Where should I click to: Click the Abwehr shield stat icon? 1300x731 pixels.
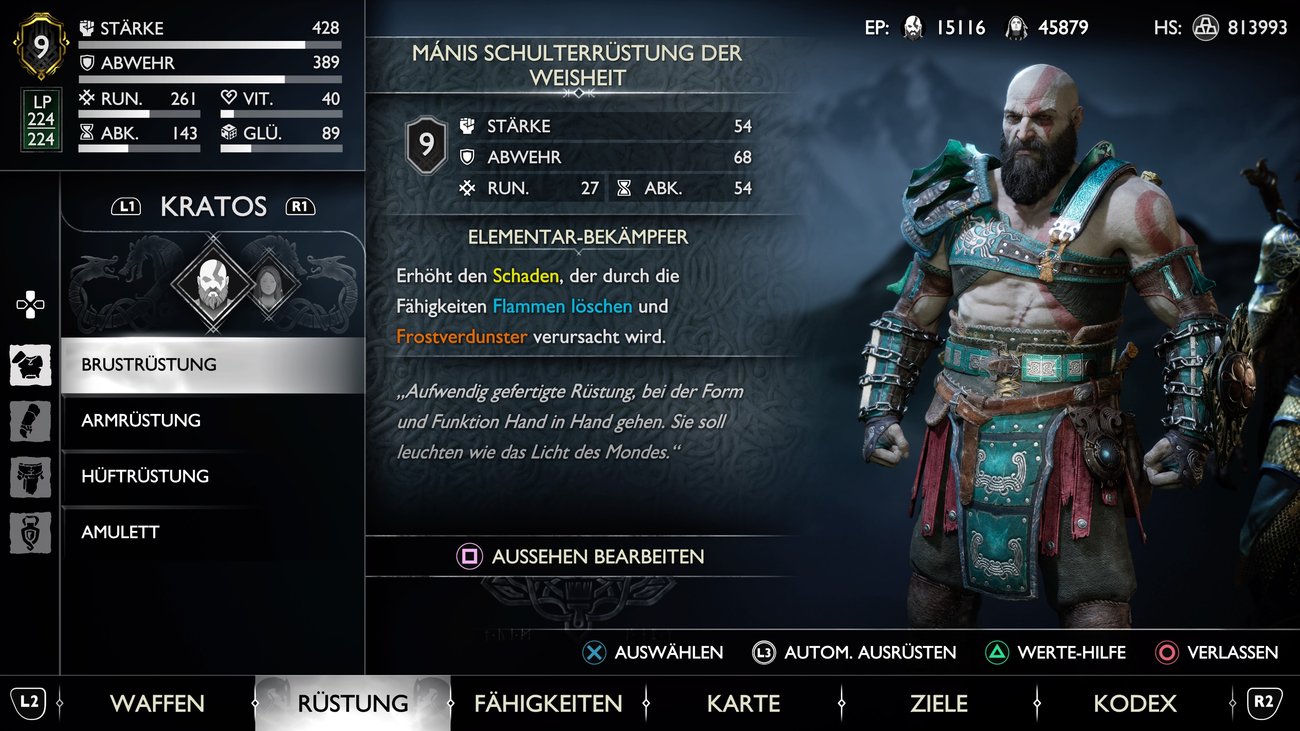[x=87, y=63]
